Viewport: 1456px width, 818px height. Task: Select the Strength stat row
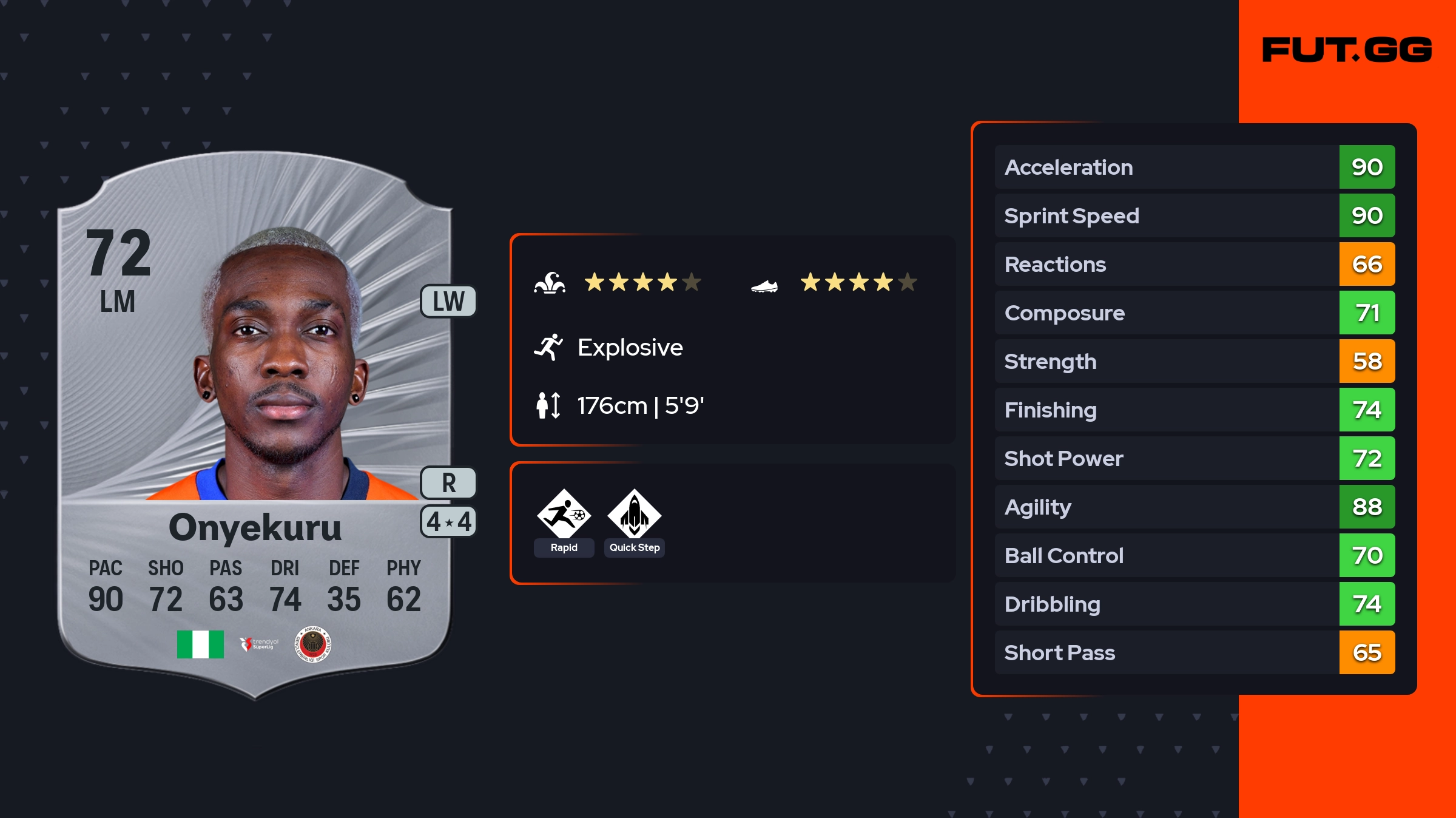coord(1194,361)
